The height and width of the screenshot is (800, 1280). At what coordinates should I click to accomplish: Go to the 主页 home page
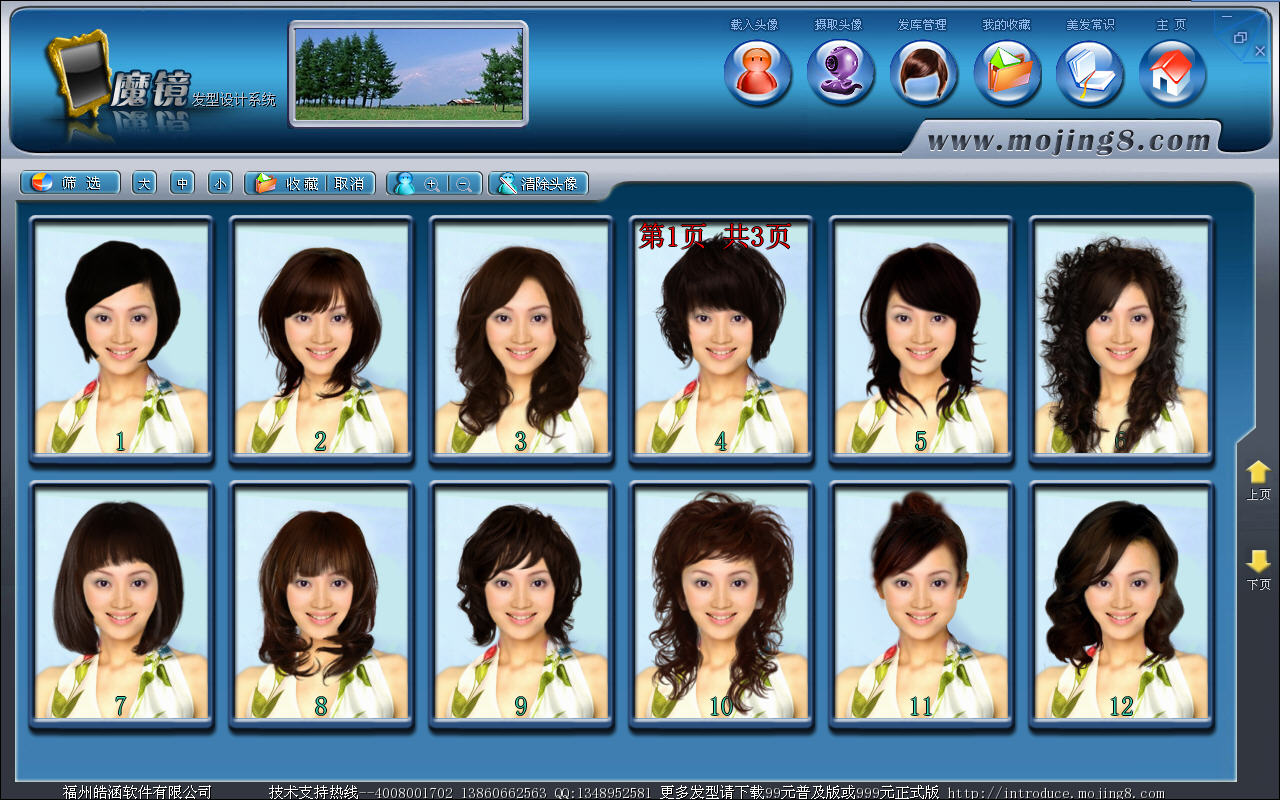1173,73
